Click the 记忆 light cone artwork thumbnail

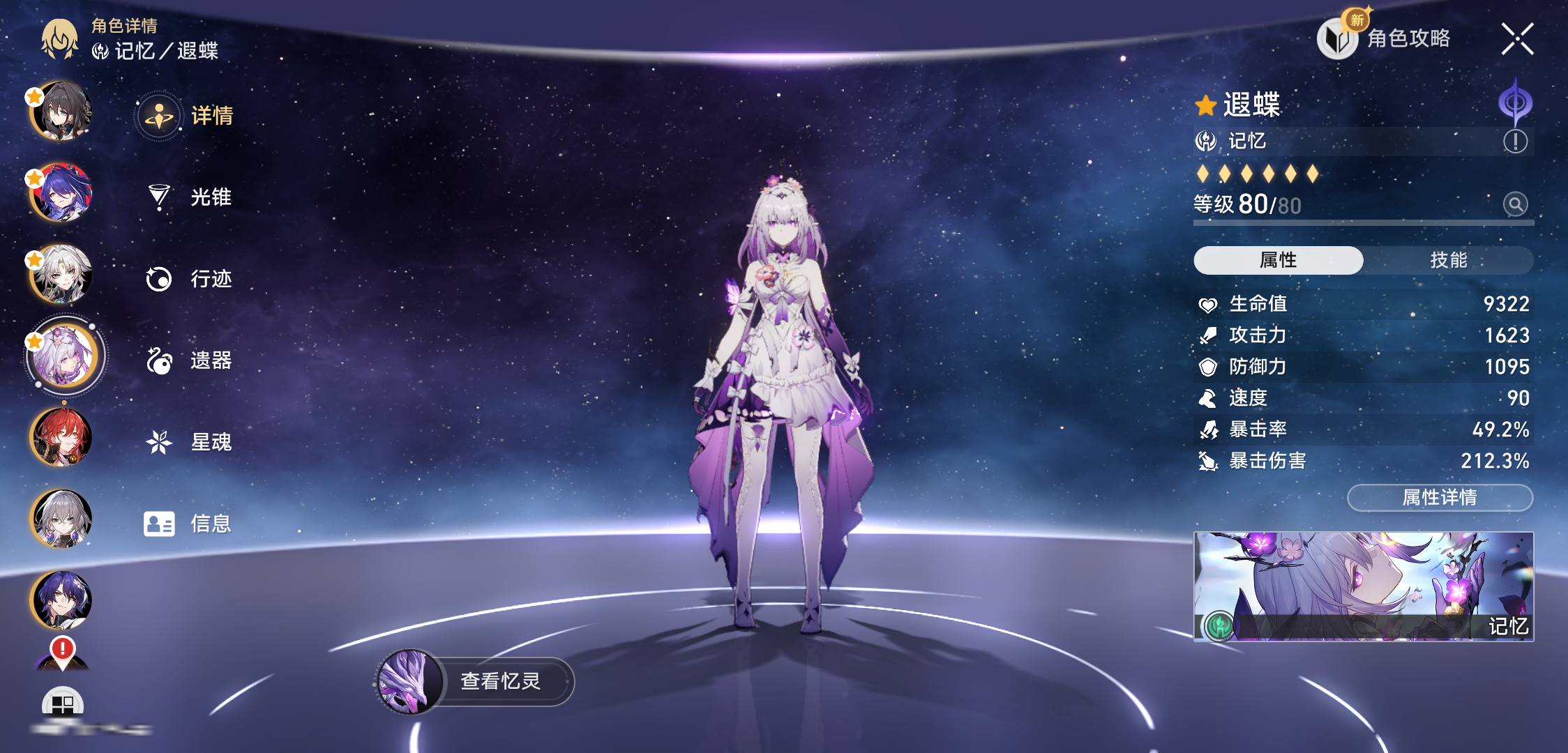pos(1363,586)
